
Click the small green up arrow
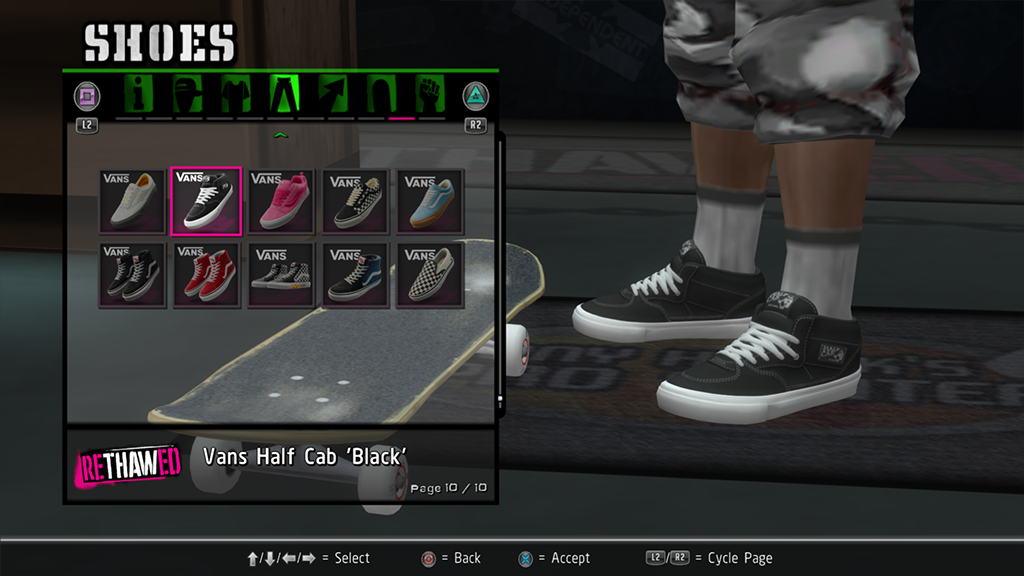point(281,134)
